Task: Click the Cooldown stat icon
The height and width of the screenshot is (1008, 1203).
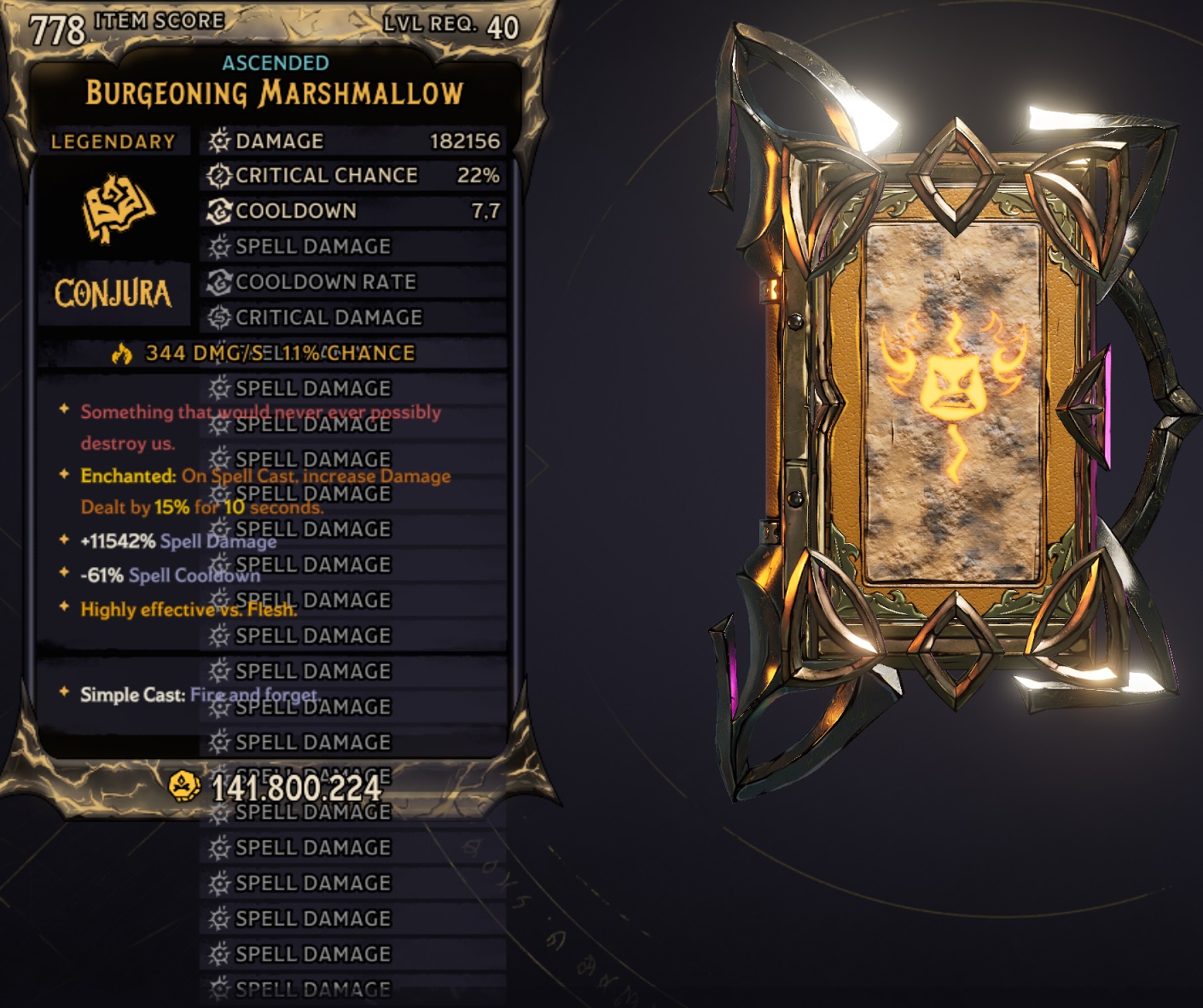Action: pos(218,211)
